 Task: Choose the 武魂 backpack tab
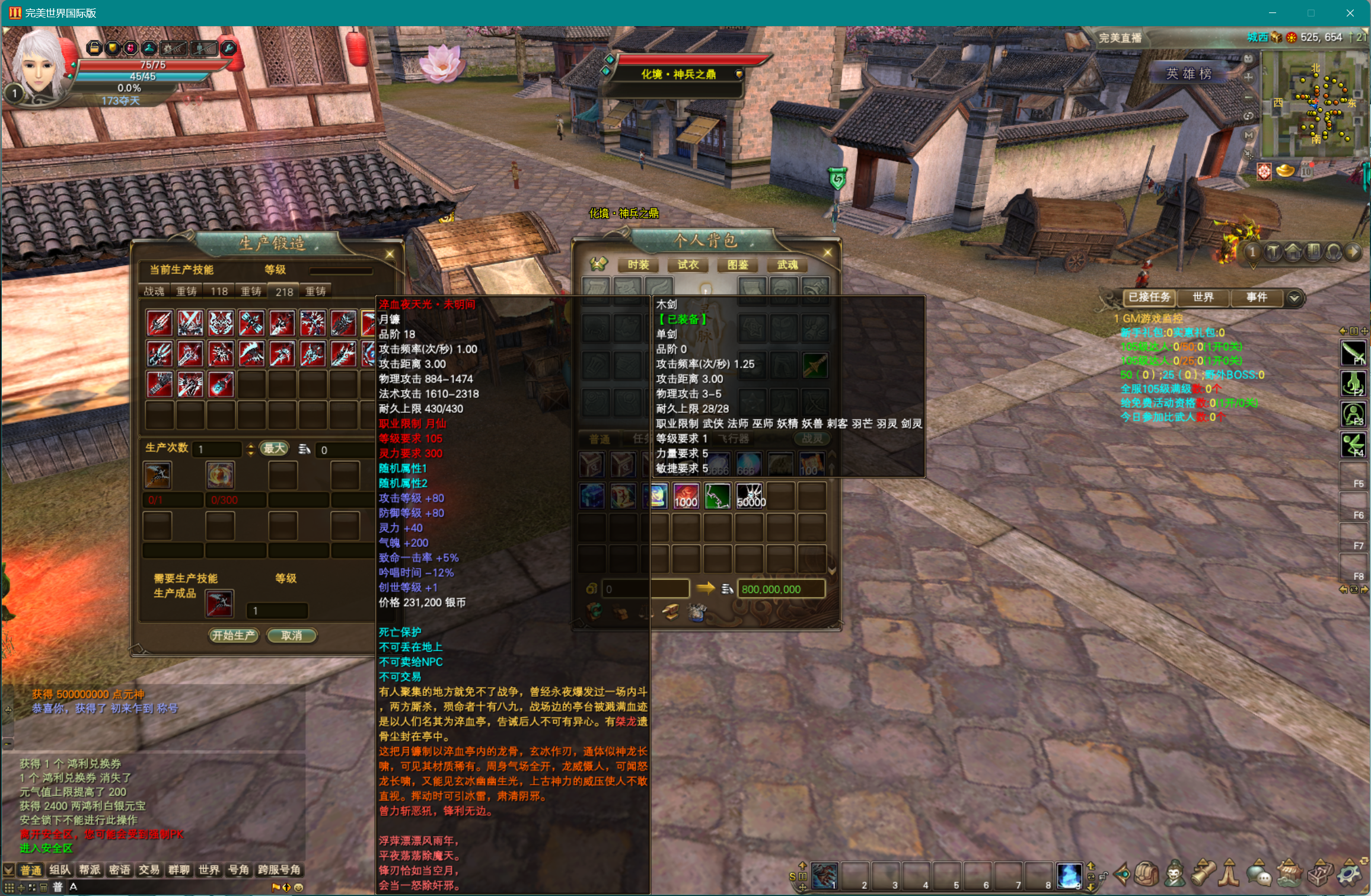coord(787,264)
